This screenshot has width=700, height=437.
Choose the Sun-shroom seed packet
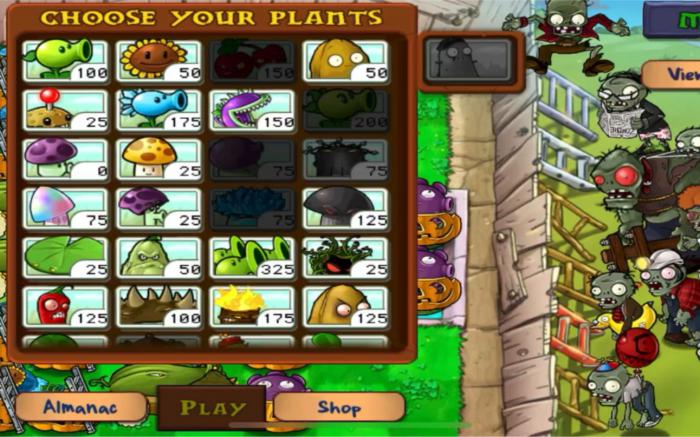point(158,158)
